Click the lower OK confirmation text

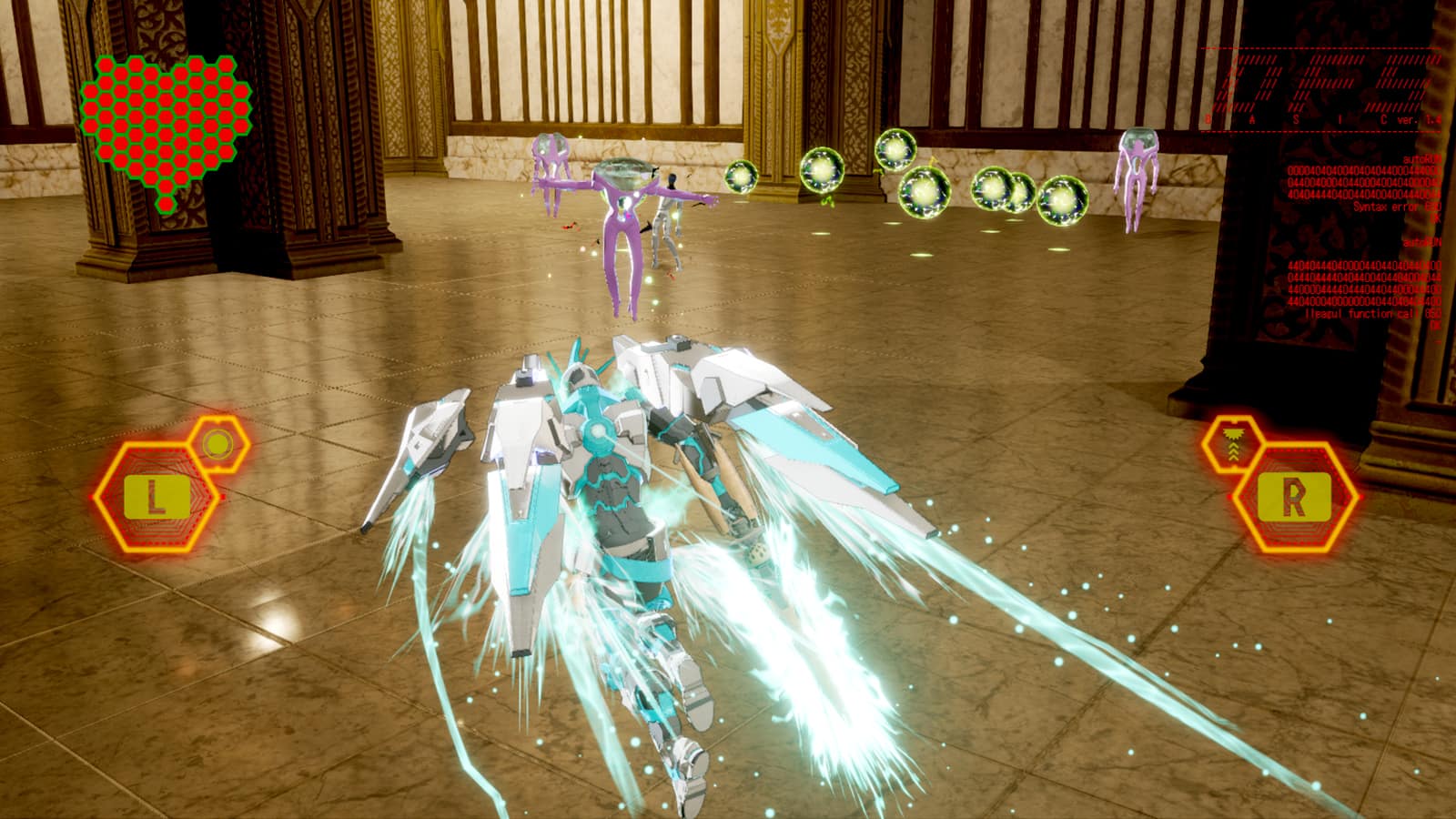(x=1437, y=325)
